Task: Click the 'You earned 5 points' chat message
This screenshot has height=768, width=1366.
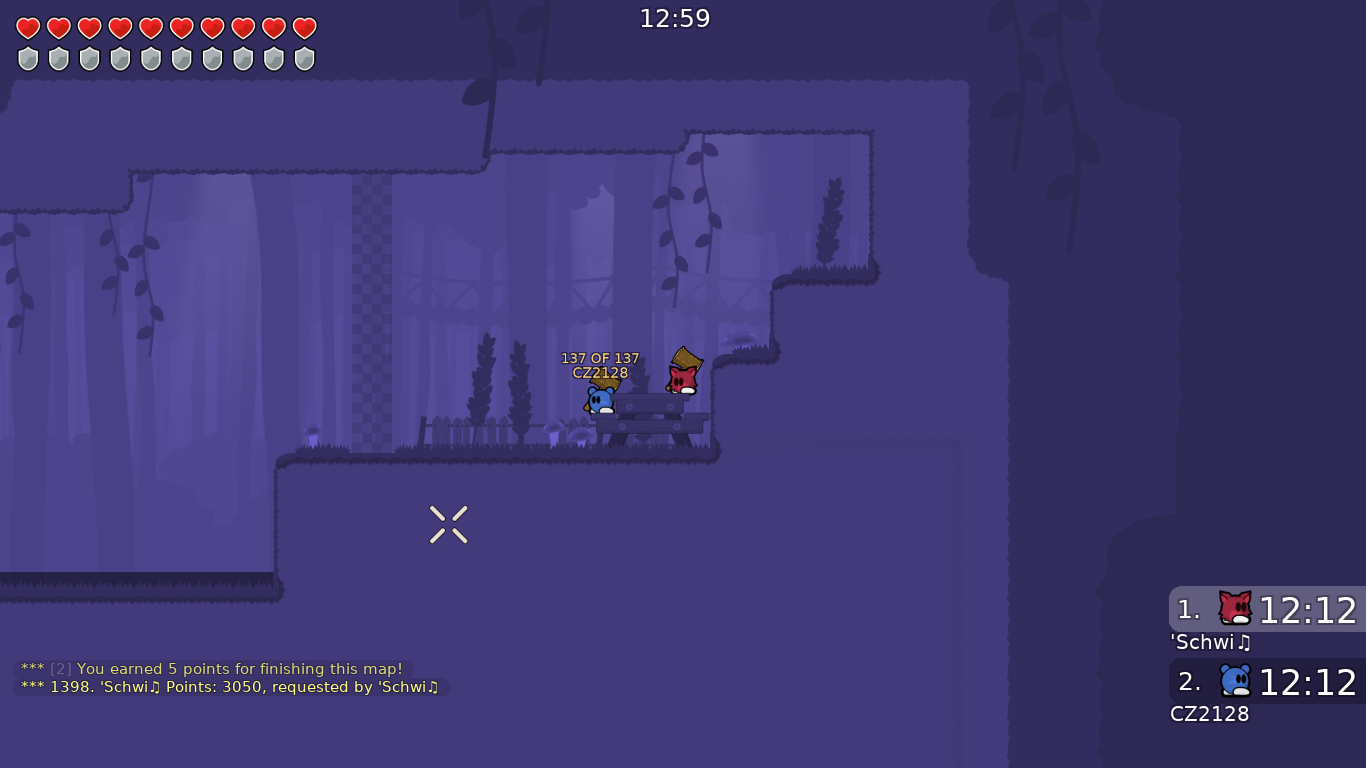Action: [212, 669]
